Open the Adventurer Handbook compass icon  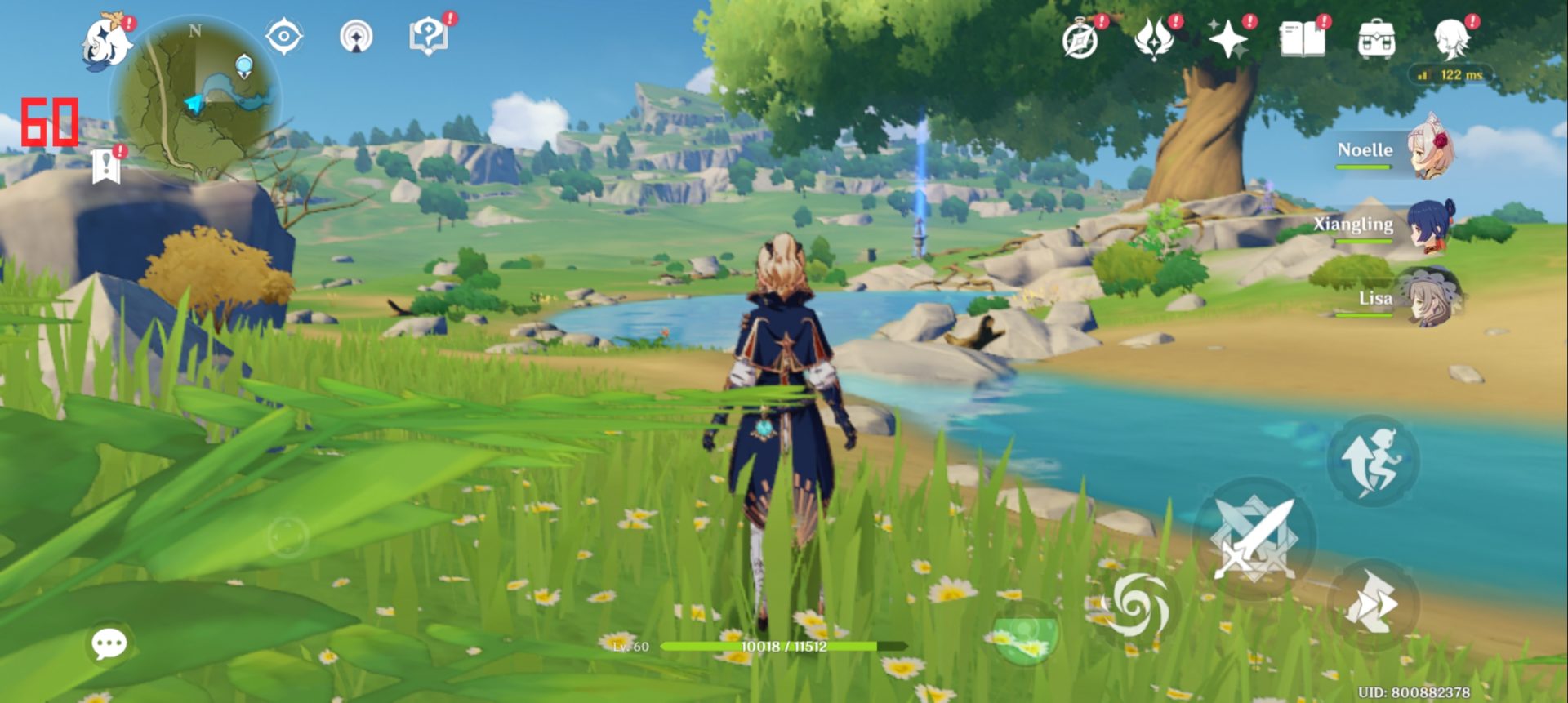pos(1080,39)
